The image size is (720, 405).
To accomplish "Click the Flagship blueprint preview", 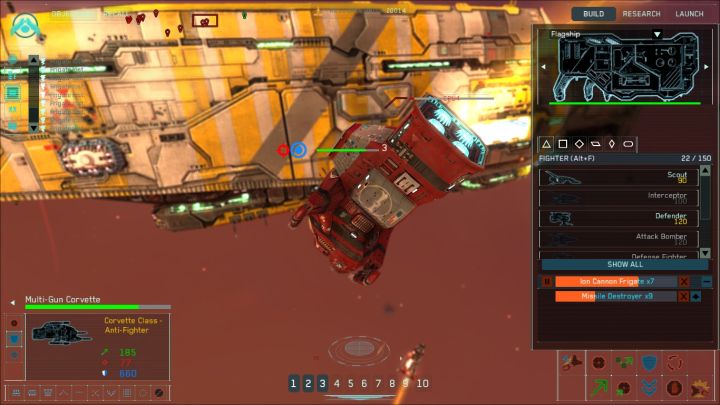I will pyautogui.click(x=623, y=65).
